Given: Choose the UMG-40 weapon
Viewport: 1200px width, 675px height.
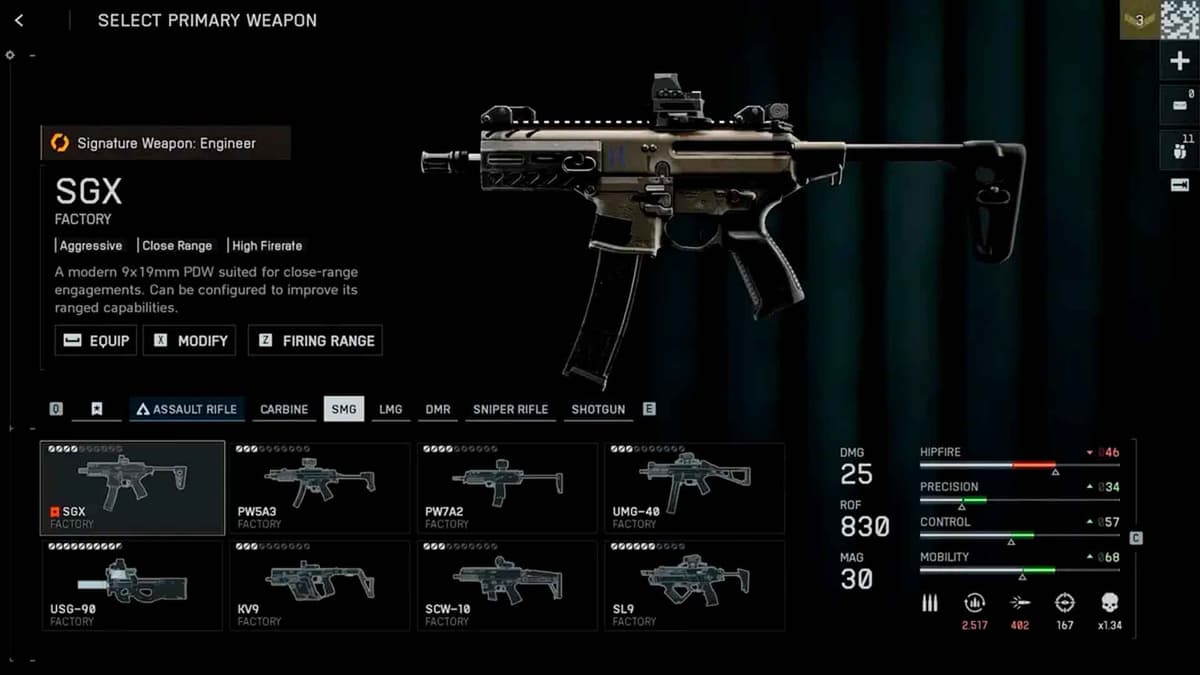Looking at the screenshot, I should click(694, 487).
